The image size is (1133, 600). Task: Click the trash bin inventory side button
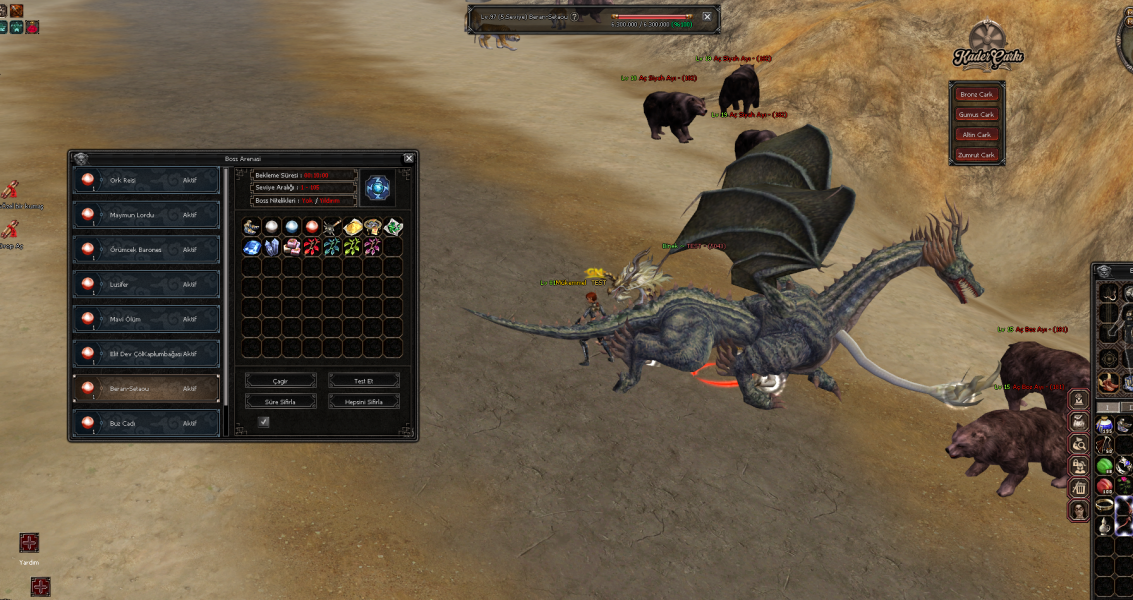(1080, 488)
